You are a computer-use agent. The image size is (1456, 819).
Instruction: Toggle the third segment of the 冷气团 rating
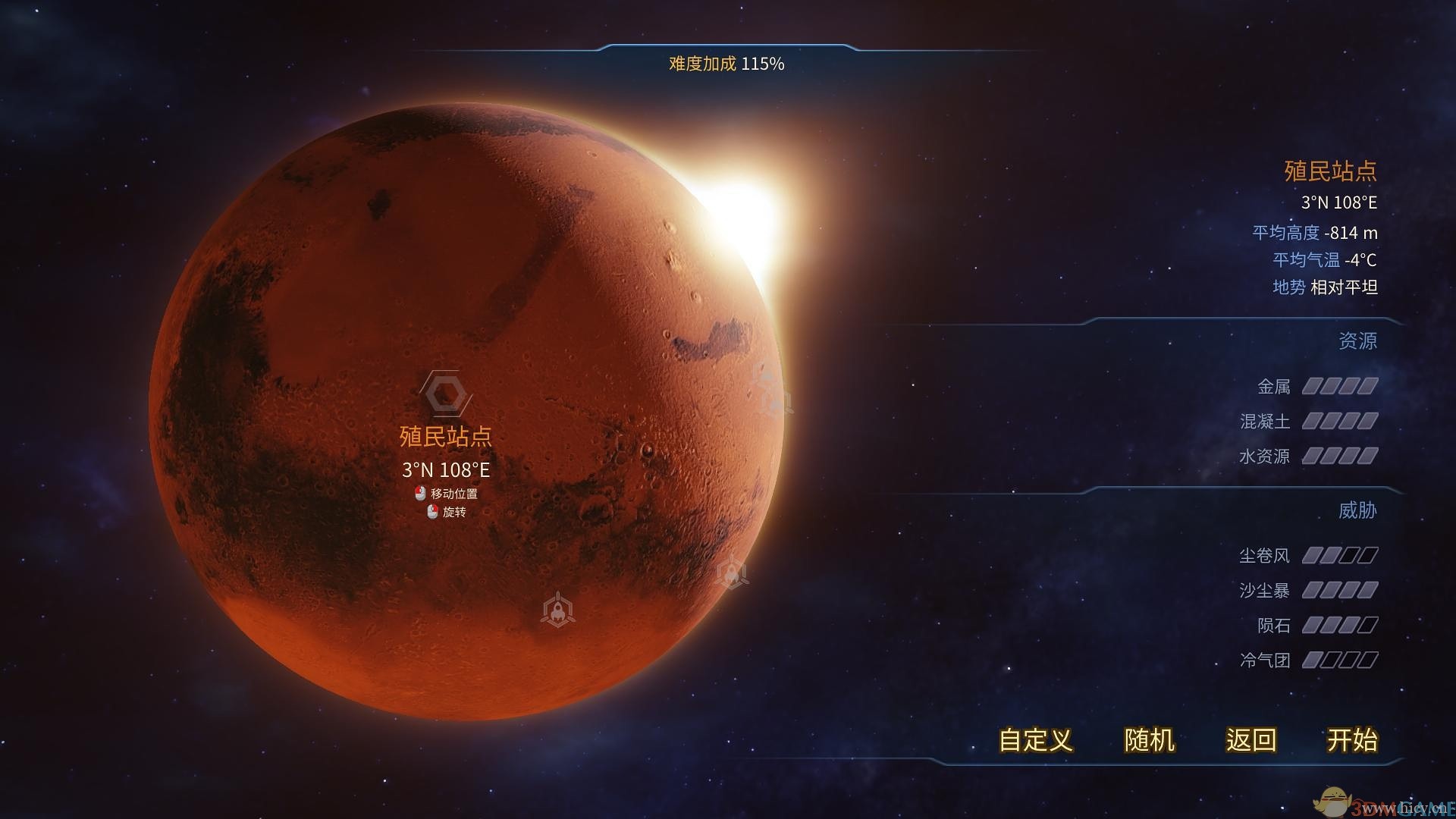(1348, 660)
